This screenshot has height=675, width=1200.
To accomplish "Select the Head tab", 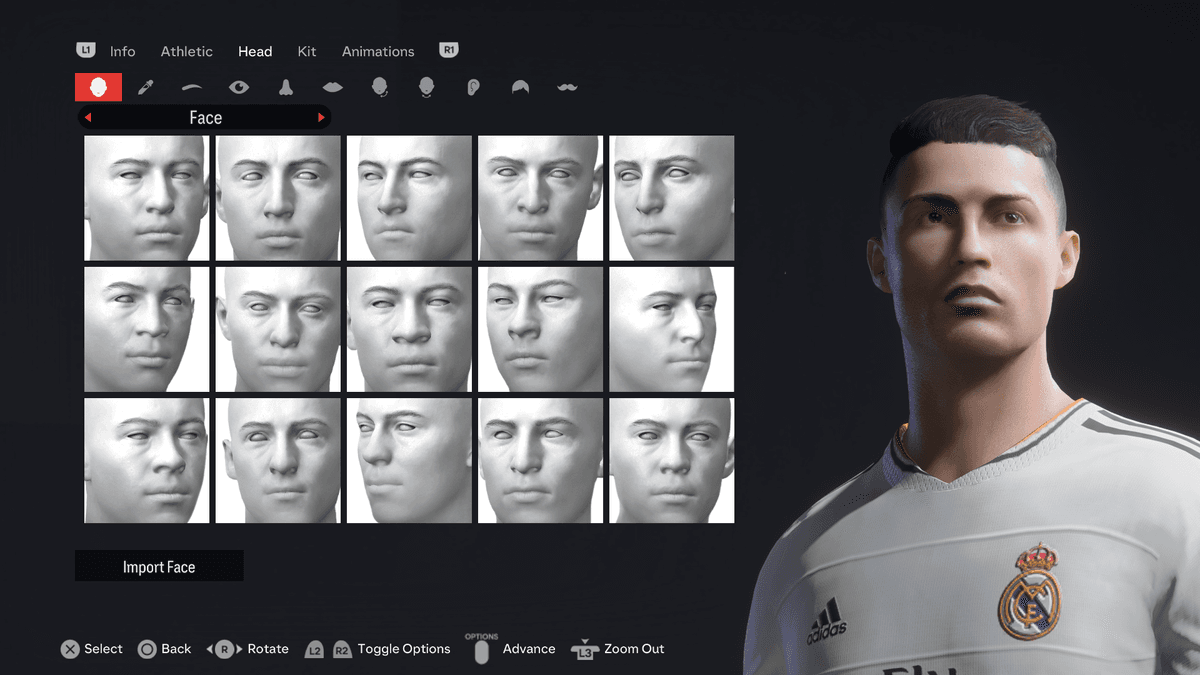I will 255,51.
